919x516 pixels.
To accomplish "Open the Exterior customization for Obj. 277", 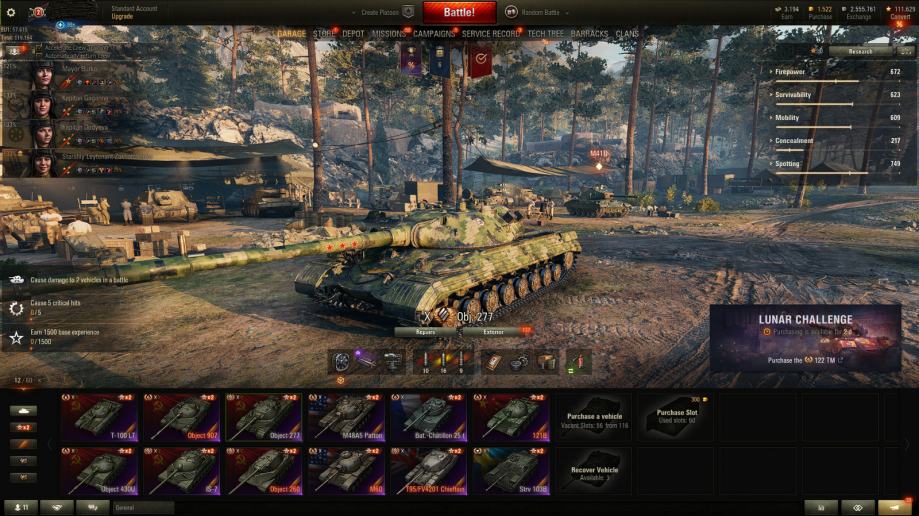I will (494, 331).
